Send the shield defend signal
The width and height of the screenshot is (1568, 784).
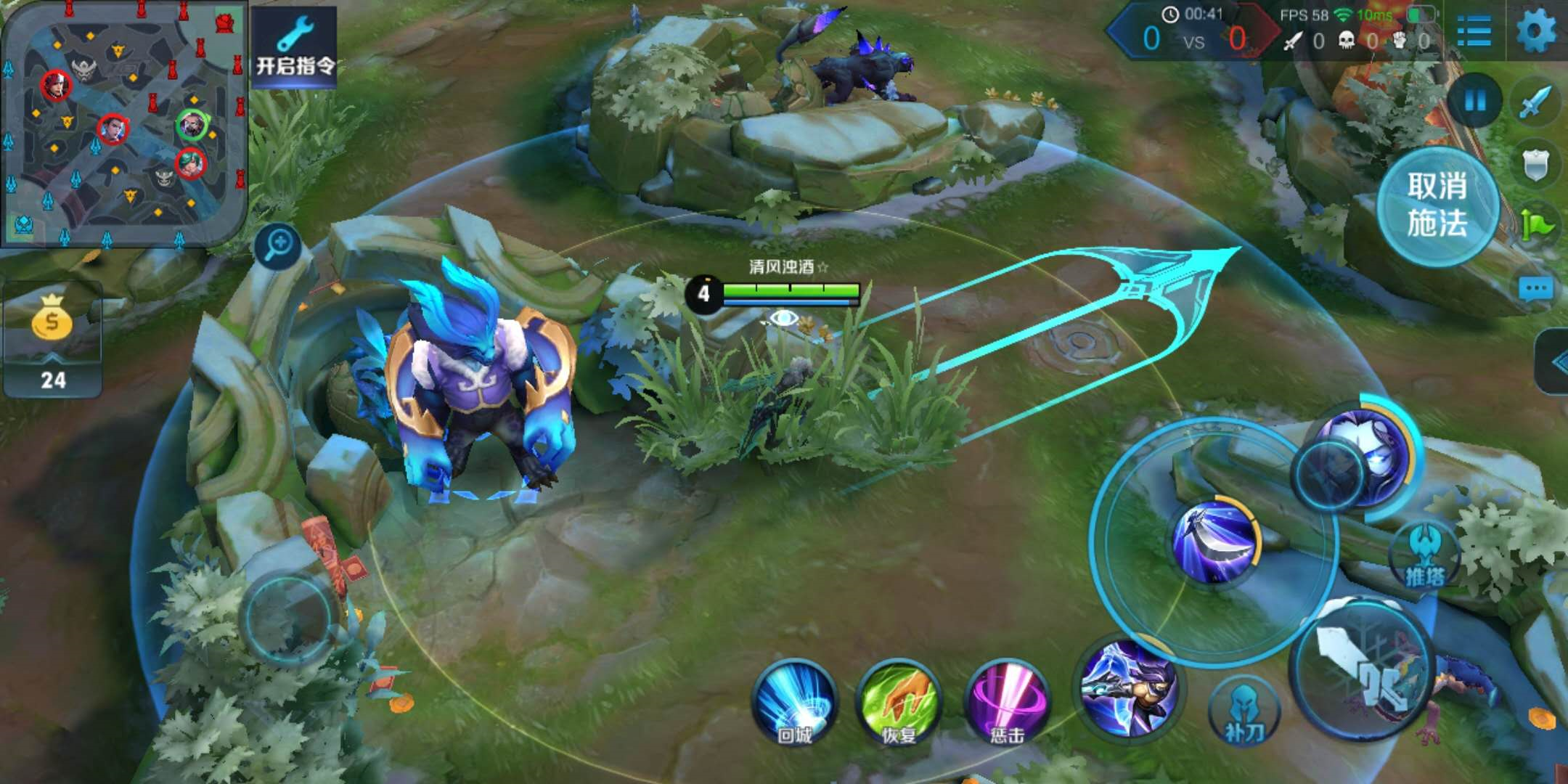click(x=1536, y=166)
